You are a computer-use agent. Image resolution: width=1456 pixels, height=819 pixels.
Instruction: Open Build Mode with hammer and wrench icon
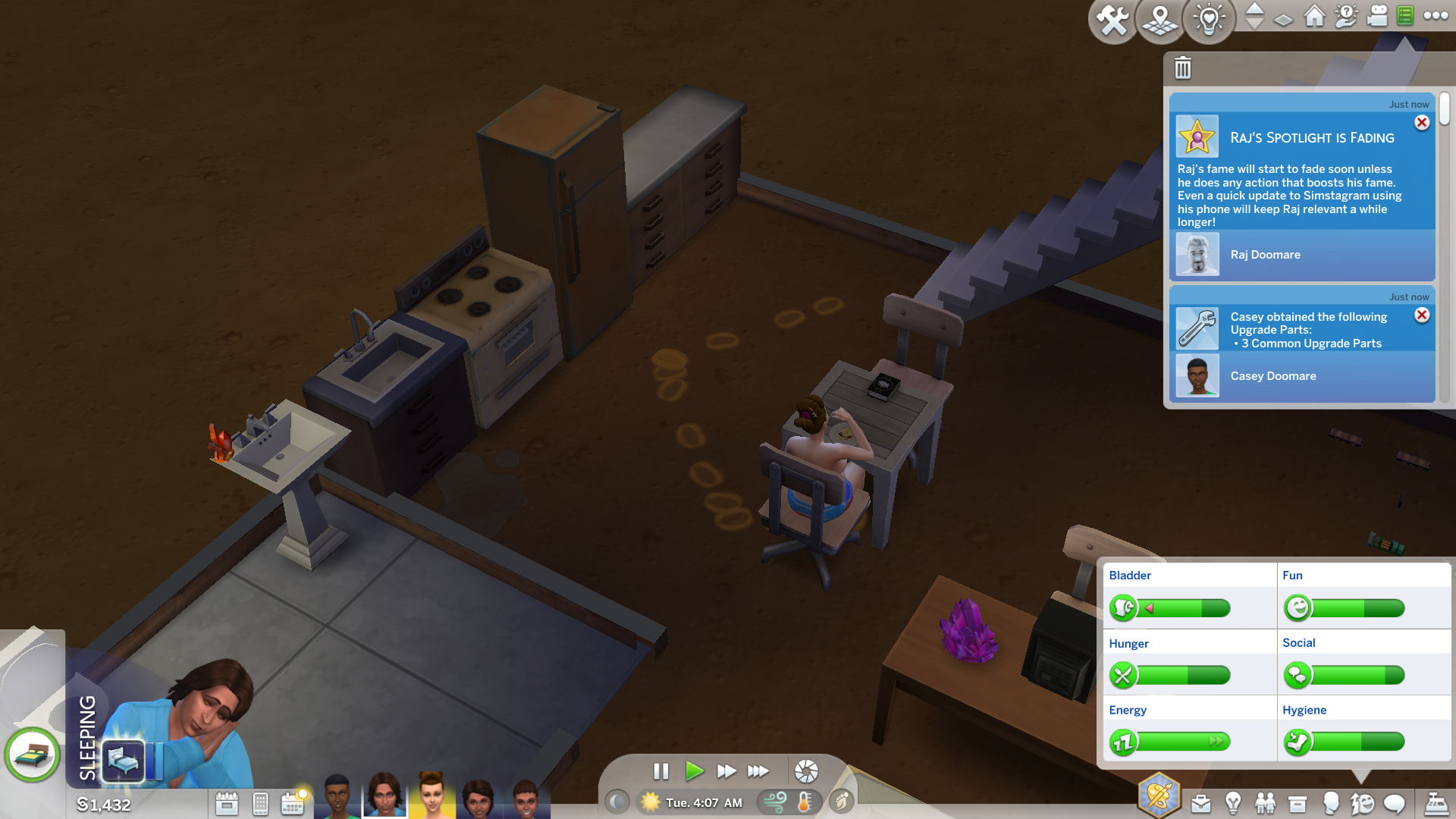[x=1112, y=20]
